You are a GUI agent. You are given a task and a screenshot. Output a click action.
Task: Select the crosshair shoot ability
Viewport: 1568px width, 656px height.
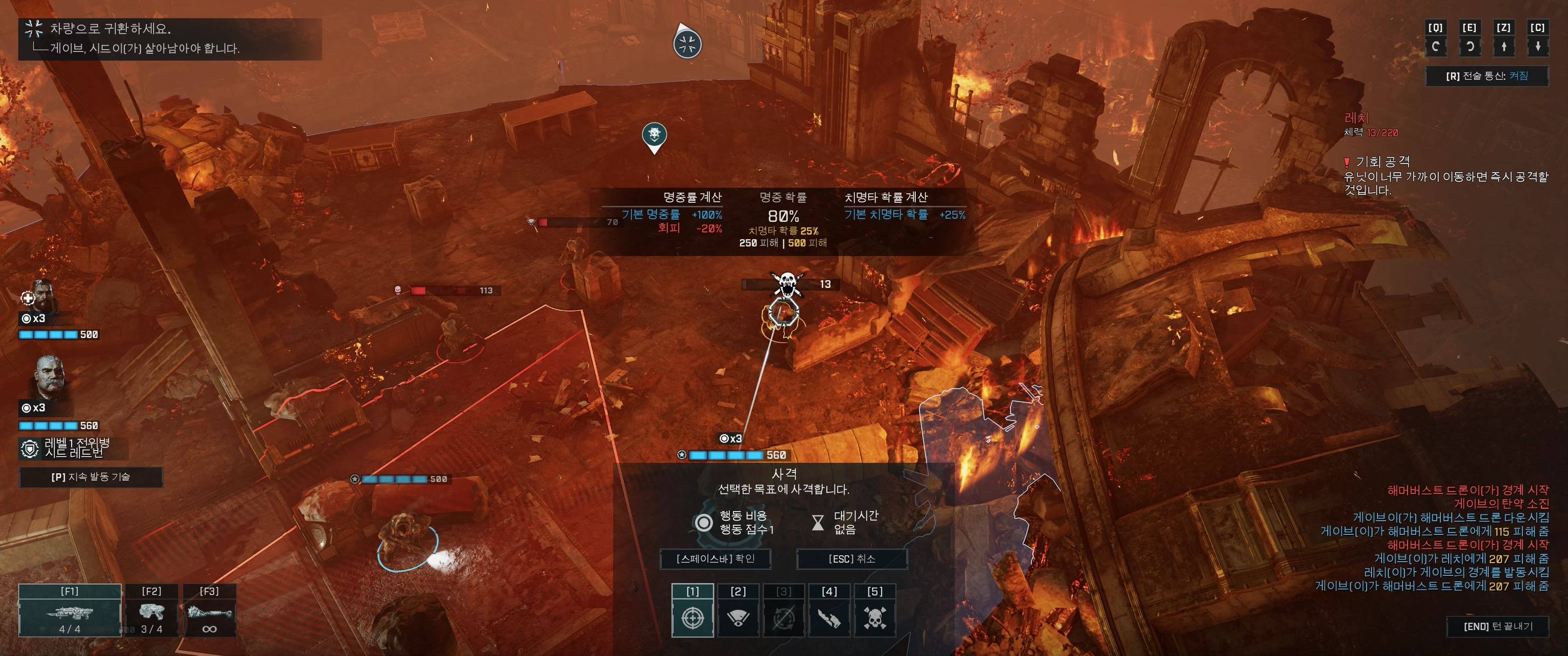(x=693, y=611)
